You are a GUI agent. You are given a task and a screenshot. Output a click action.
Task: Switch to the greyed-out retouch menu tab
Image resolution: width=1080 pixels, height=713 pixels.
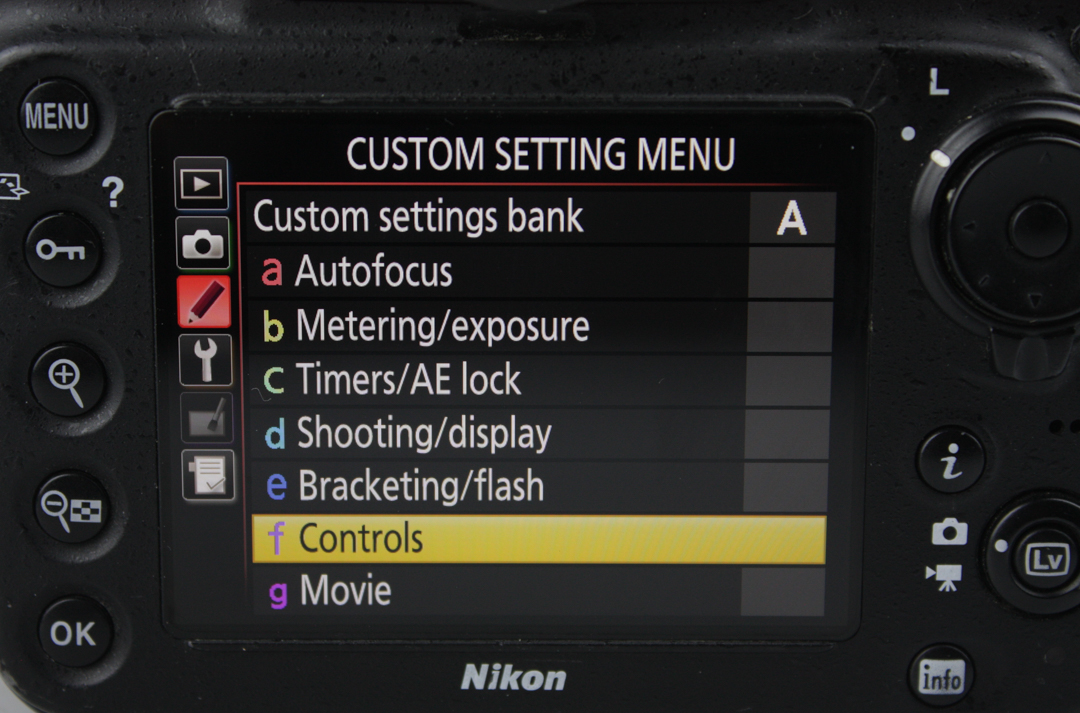click(x=206, y=417)
